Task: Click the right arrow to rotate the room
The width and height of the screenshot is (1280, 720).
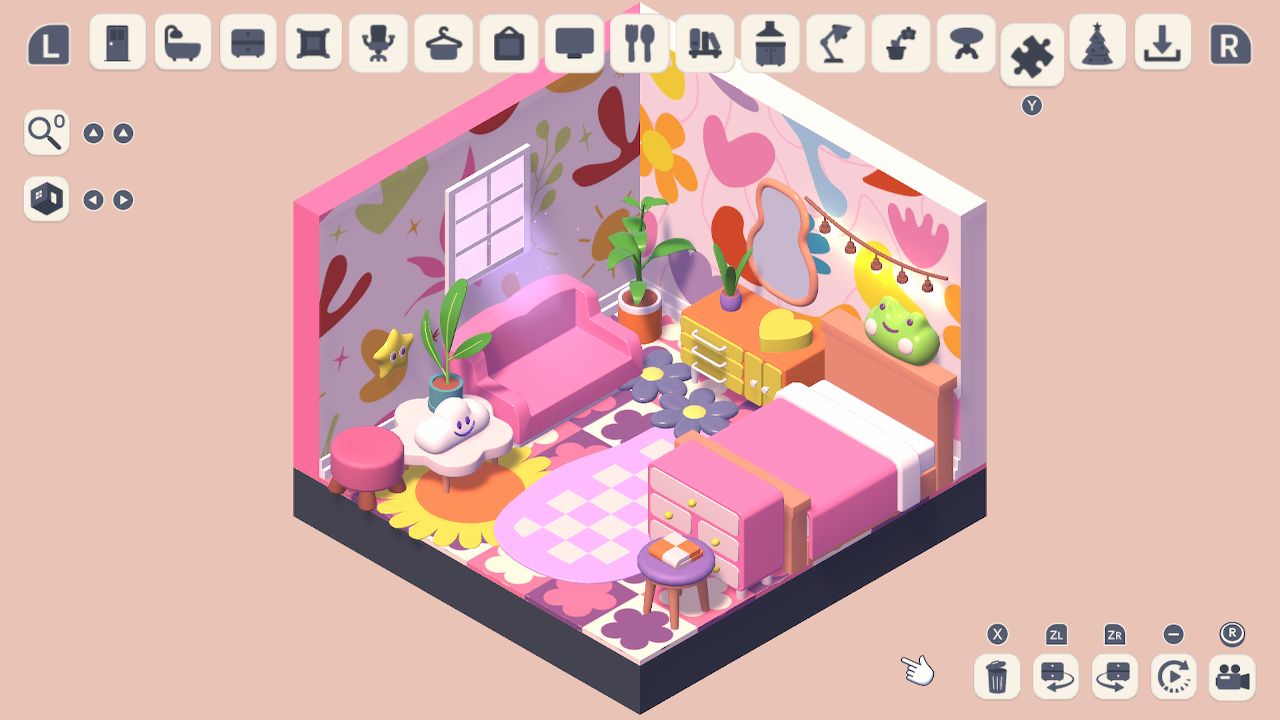Action: click(x=123, y=199)
